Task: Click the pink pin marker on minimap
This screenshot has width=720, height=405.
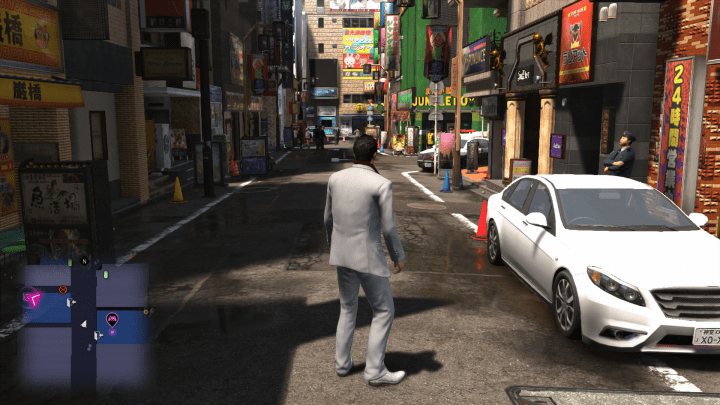Action: point(112,319)
